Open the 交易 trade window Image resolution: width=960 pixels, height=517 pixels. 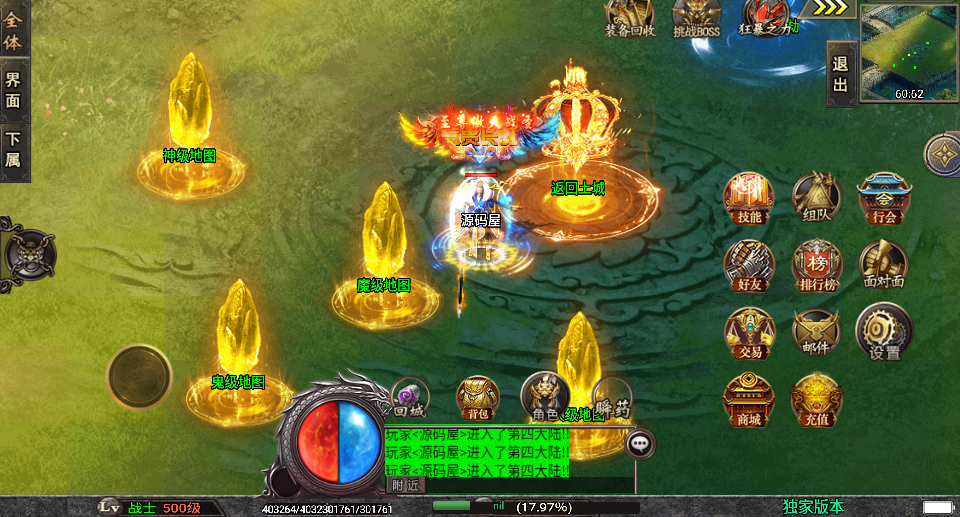(x=749, y=332)
